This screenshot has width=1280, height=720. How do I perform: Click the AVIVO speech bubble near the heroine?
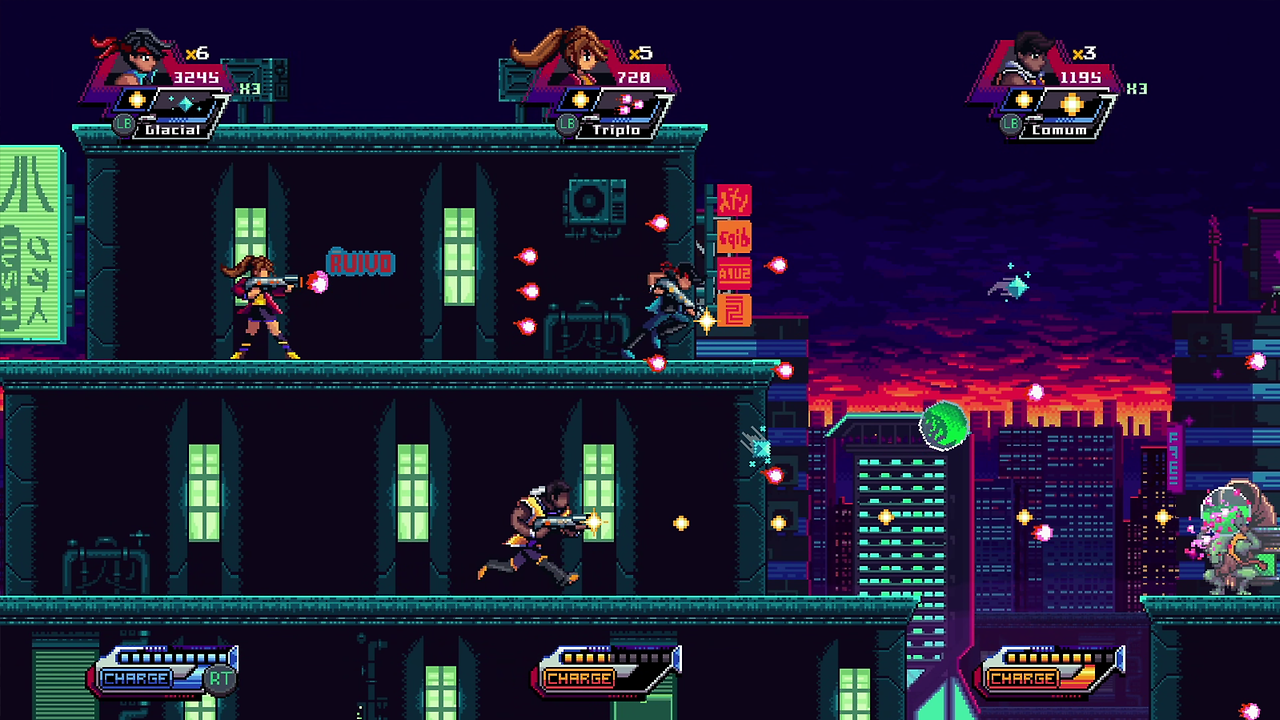(x=360, y=263)
